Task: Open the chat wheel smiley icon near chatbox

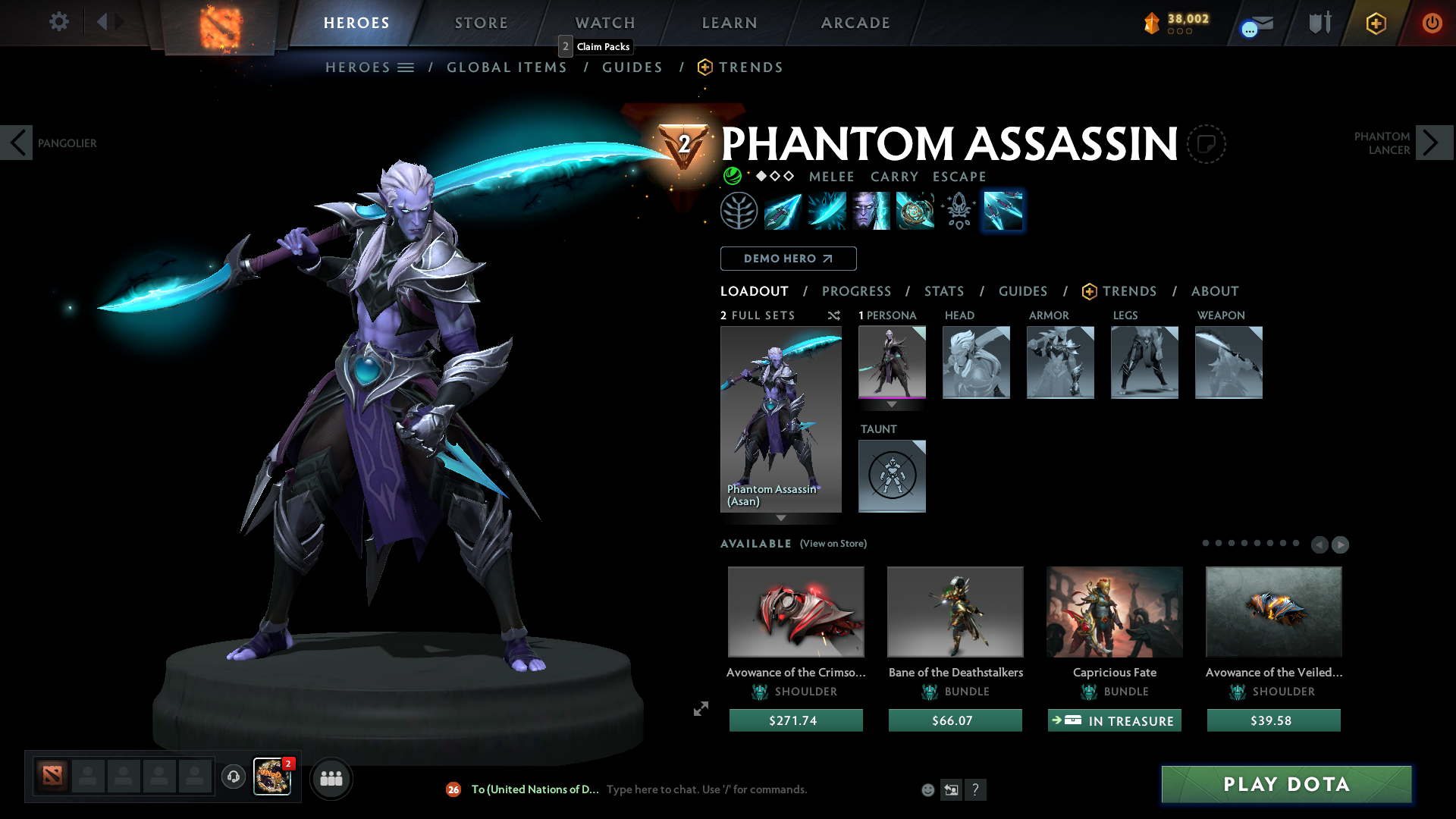Action: (x=927, y=789)
